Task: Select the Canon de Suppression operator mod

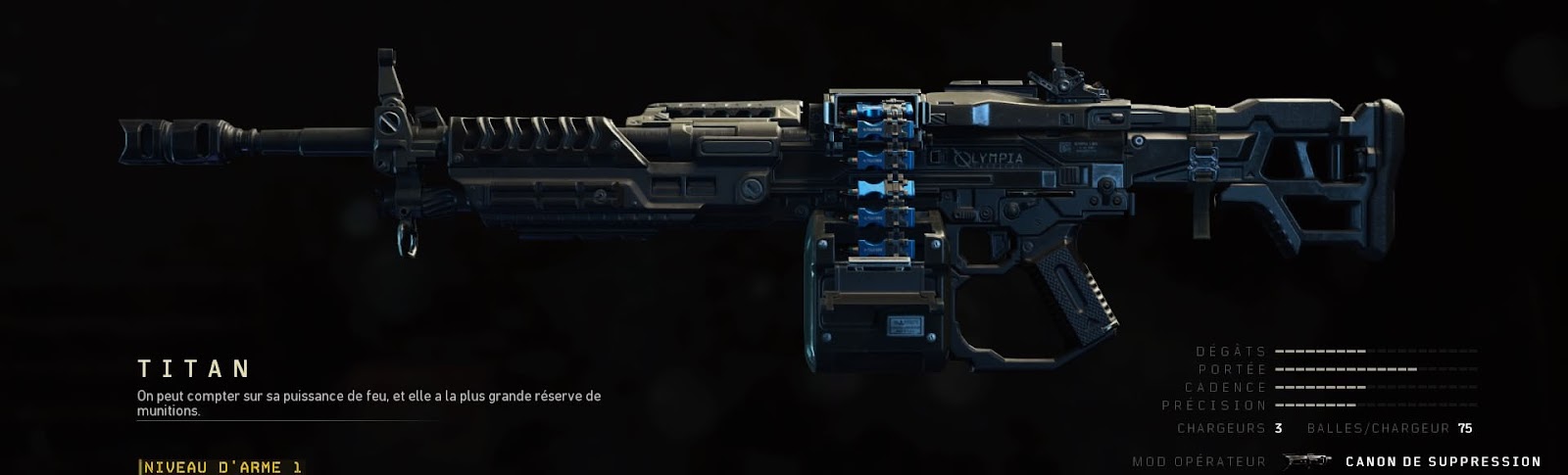Action: point(1443,461)
